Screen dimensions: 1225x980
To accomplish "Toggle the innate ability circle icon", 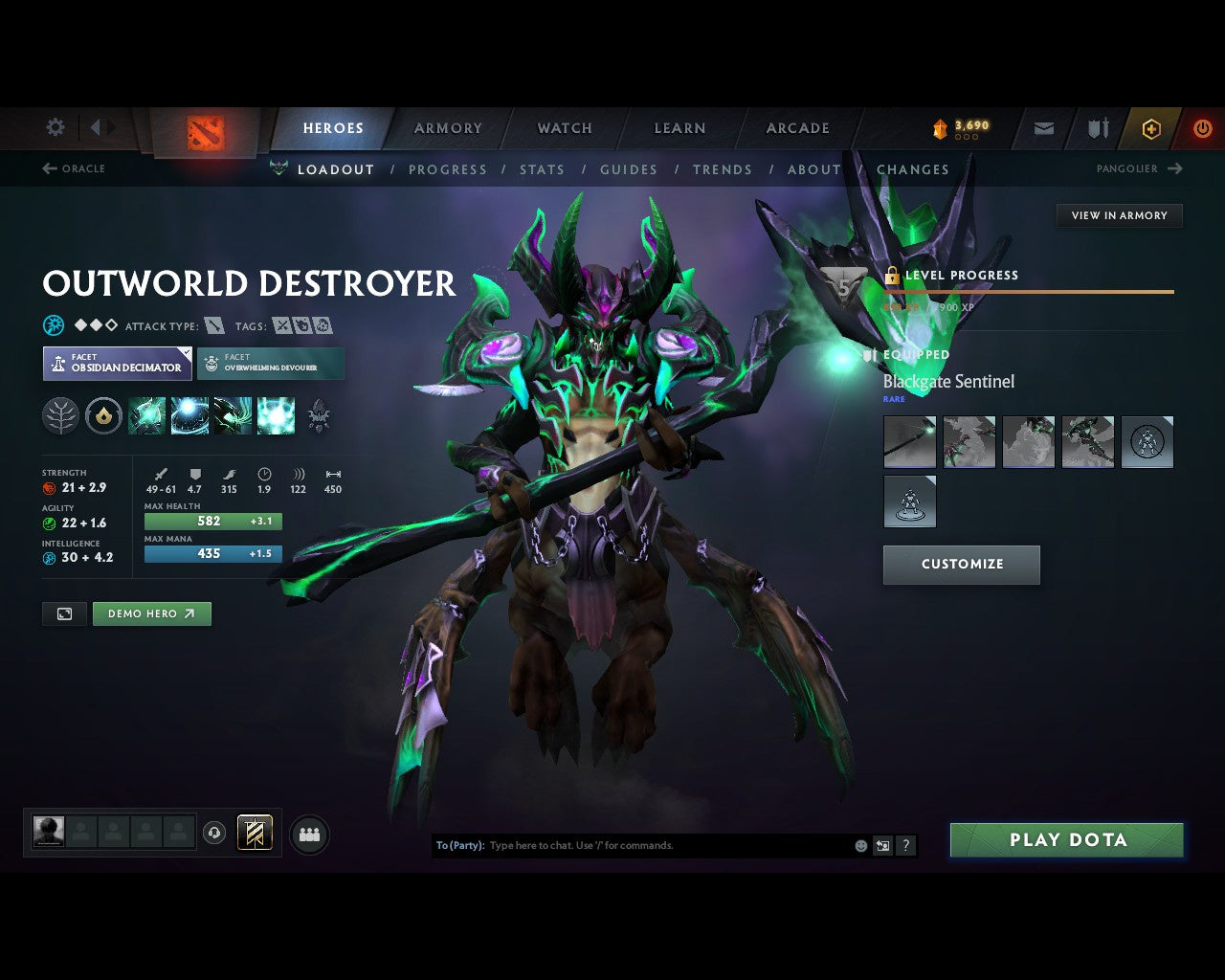I will pos(102,415).
